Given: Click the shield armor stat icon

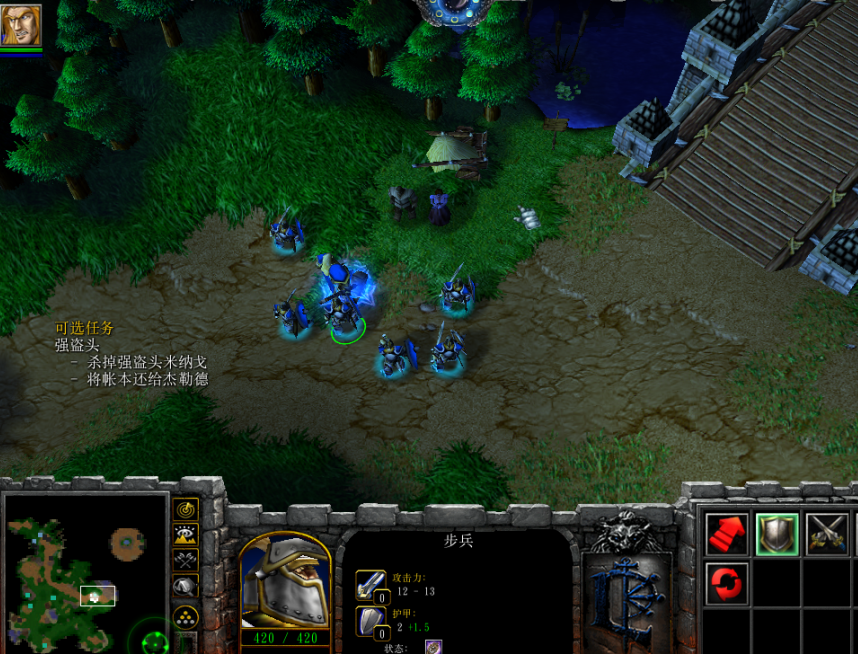Looking at the screenshot, I should [369, 621].
